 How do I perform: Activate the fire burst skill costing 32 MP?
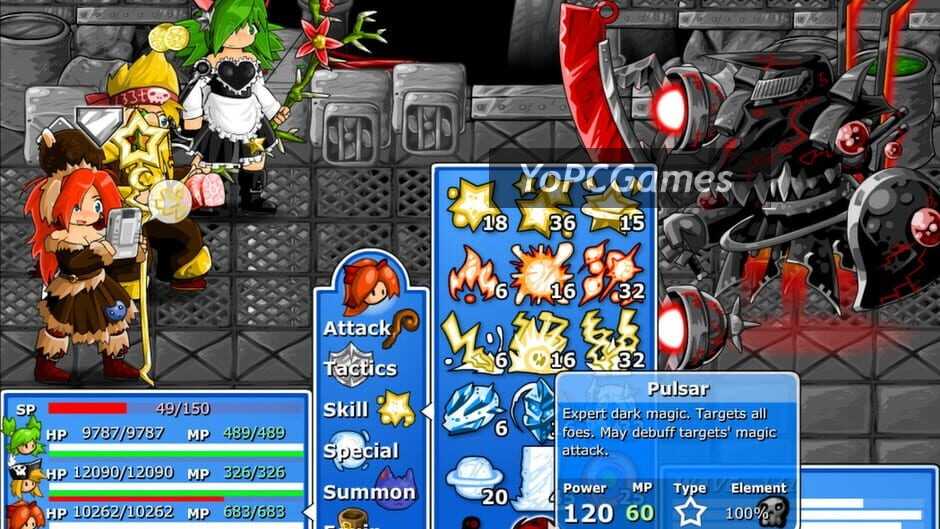[x=611, y=274]
